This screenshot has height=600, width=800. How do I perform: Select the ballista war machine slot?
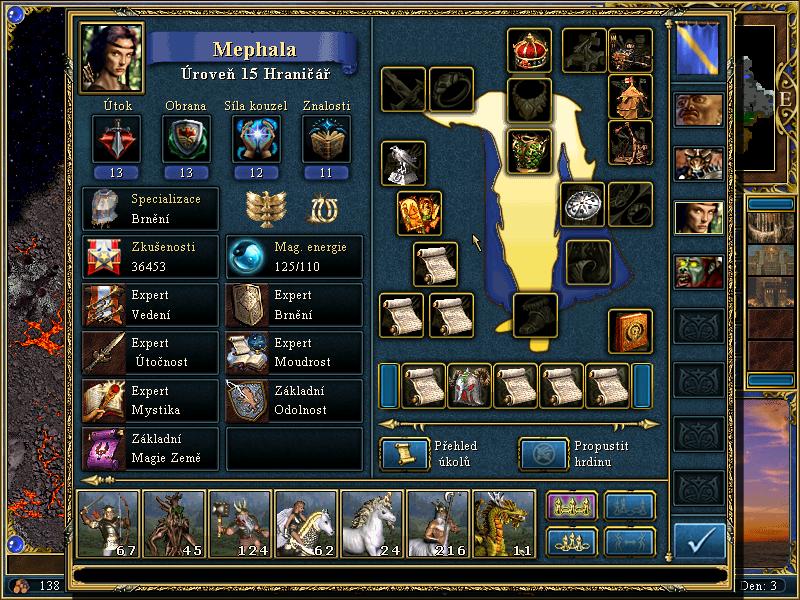coord(631,49)
